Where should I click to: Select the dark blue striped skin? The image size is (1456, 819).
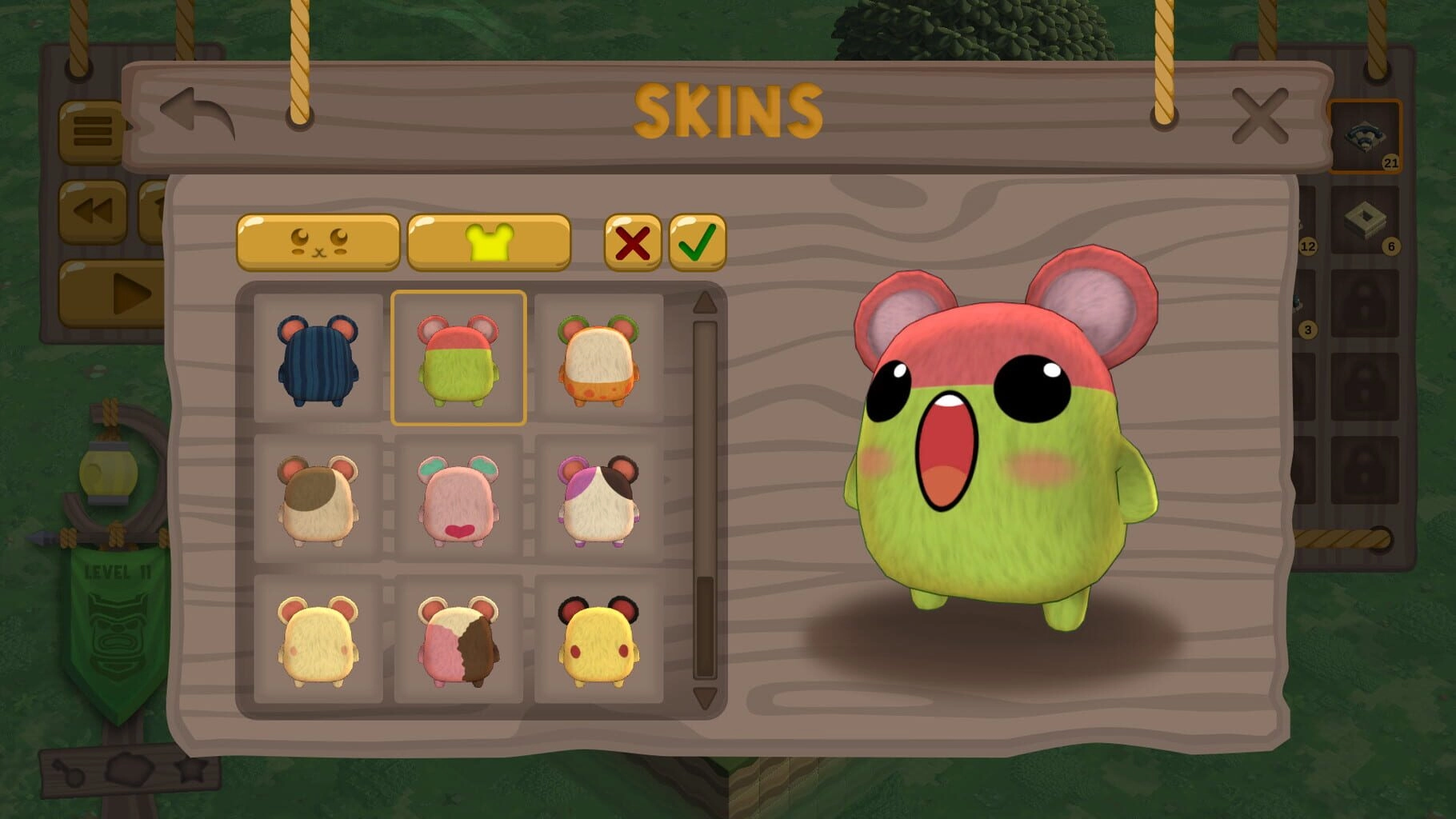tap(318, 358)
